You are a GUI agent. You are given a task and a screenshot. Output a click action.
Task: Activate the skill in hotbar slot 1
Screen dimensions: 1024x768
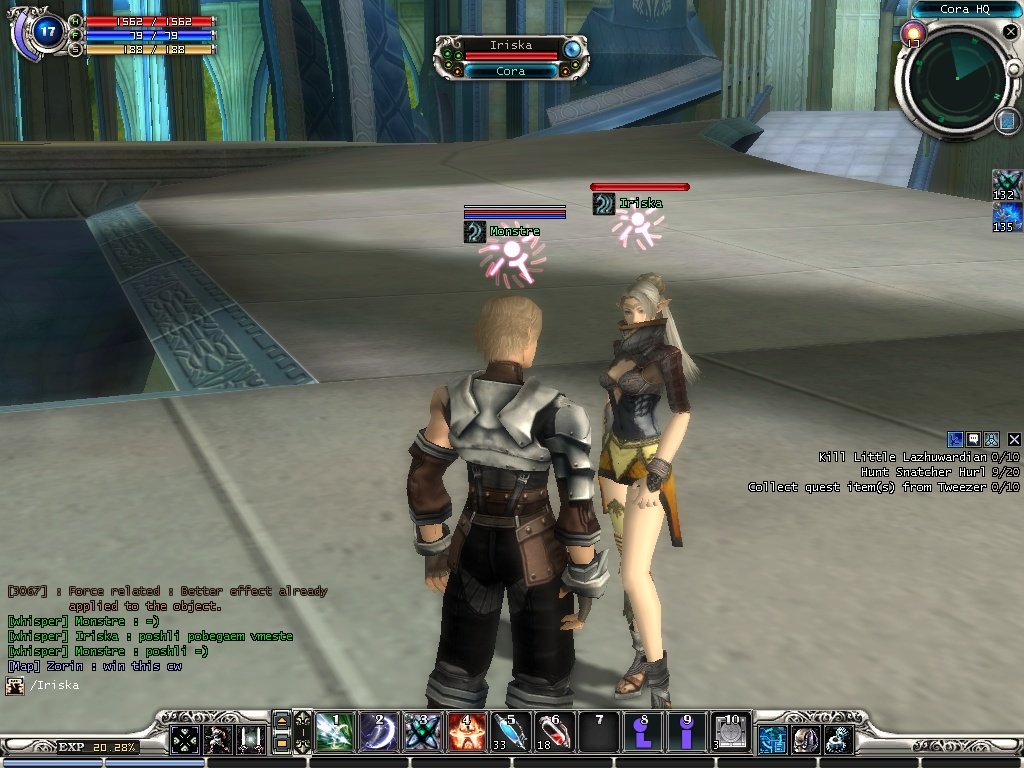coord(334,733)
